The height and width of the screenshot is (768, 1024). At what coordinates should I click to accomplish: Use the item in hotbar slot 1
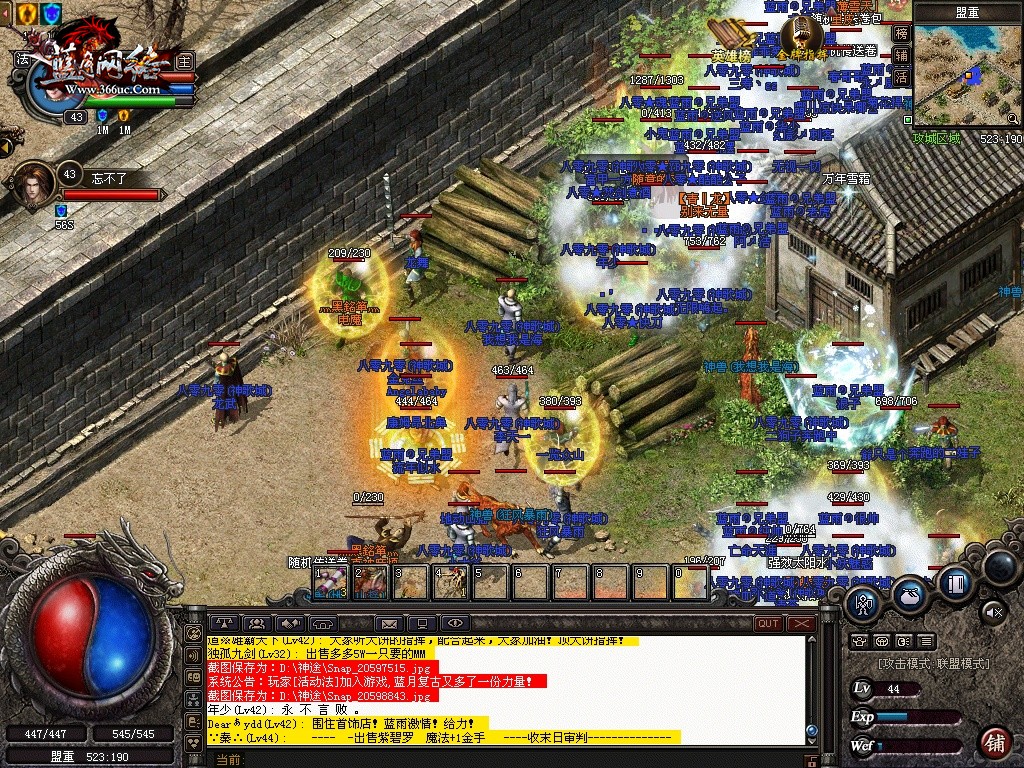point(332,582)
